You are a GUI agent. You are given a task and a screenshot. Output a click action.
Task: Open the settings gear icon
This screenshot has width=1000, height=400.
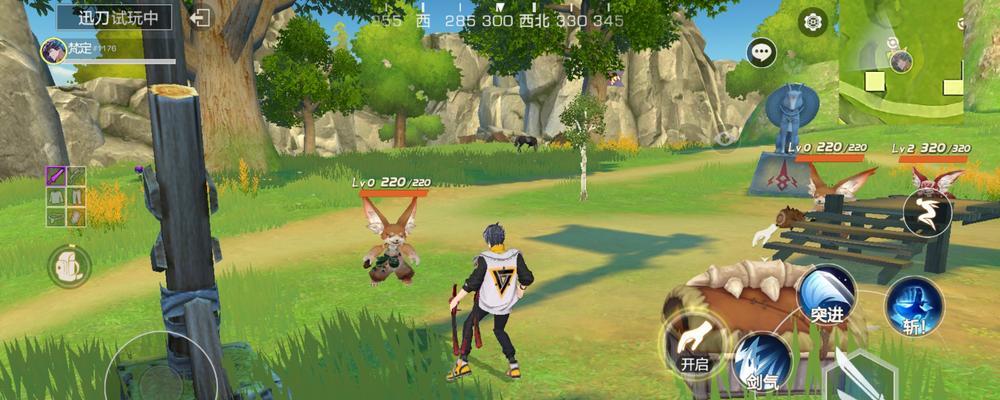click(x=813, y=21)
